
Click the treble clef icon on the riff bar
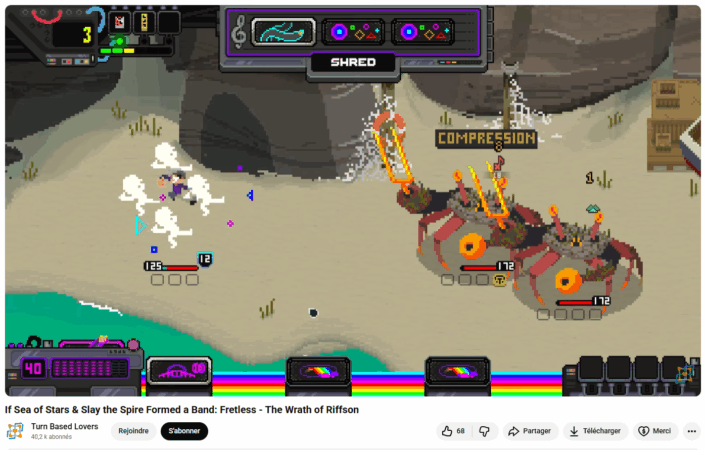point(238,32)
